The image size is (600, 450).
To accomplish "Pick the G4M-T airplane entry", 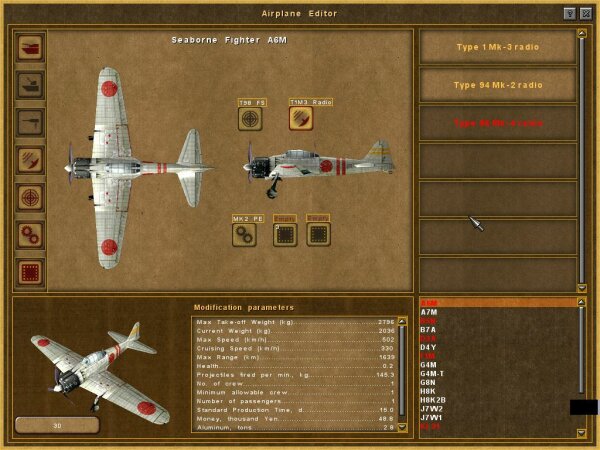I will [x=432, y=374].
